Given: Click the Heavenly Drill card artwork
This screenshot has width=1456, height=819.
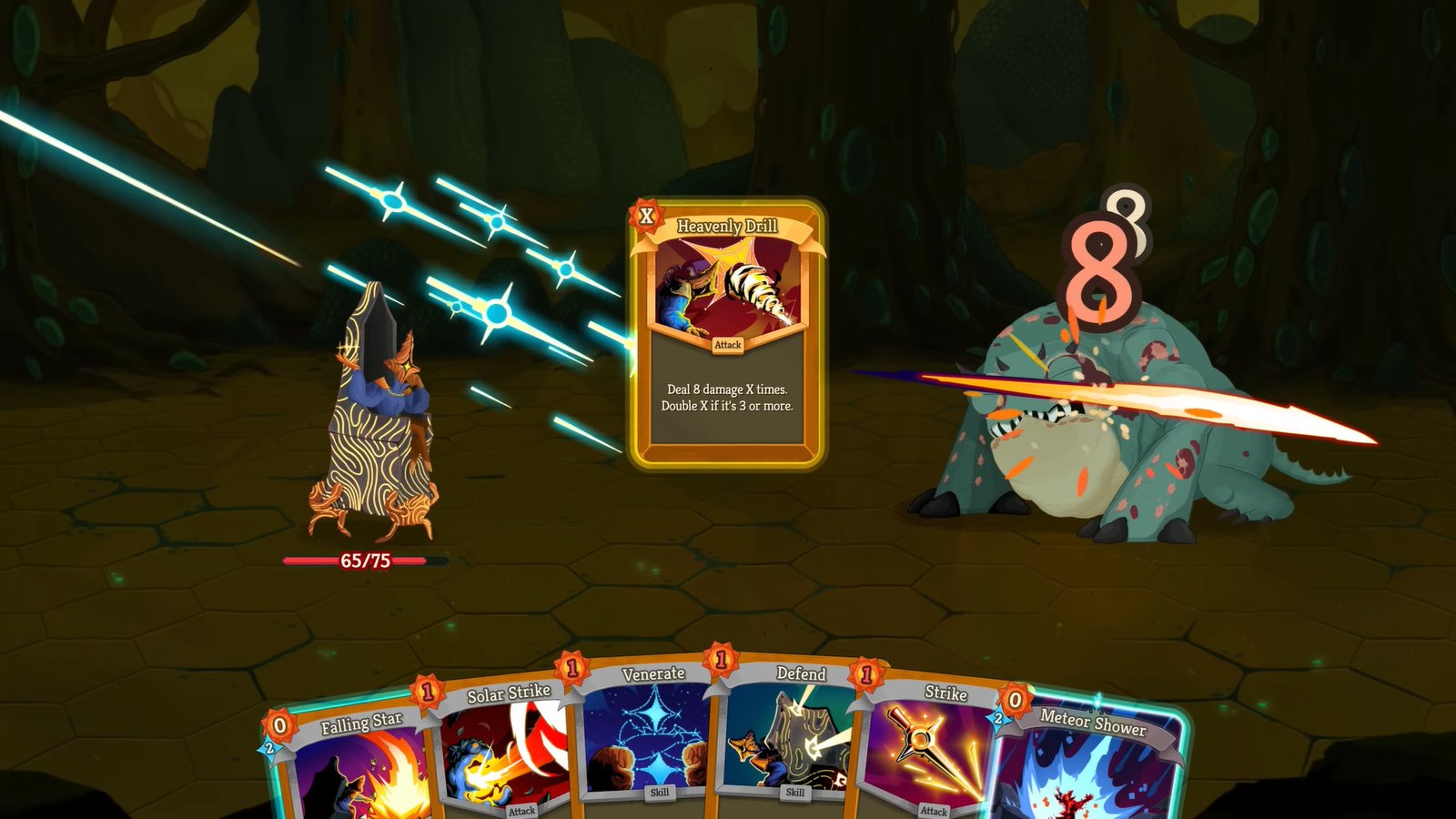Looking at the screenshot, I should (x=723, y=288).
